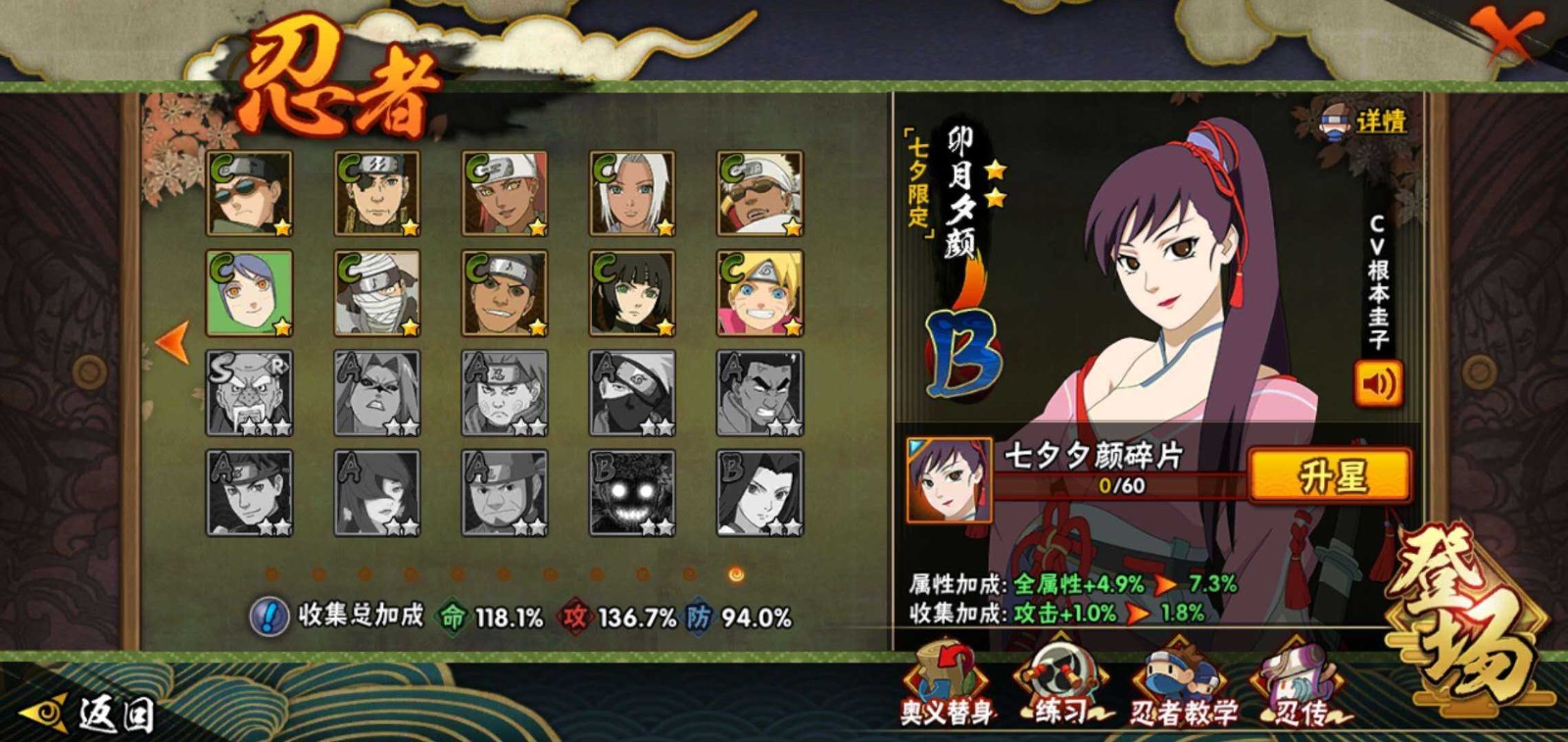1568x742 pixels.
Task: Go to previous ninja page arrow
Action: tap(172, 343)
